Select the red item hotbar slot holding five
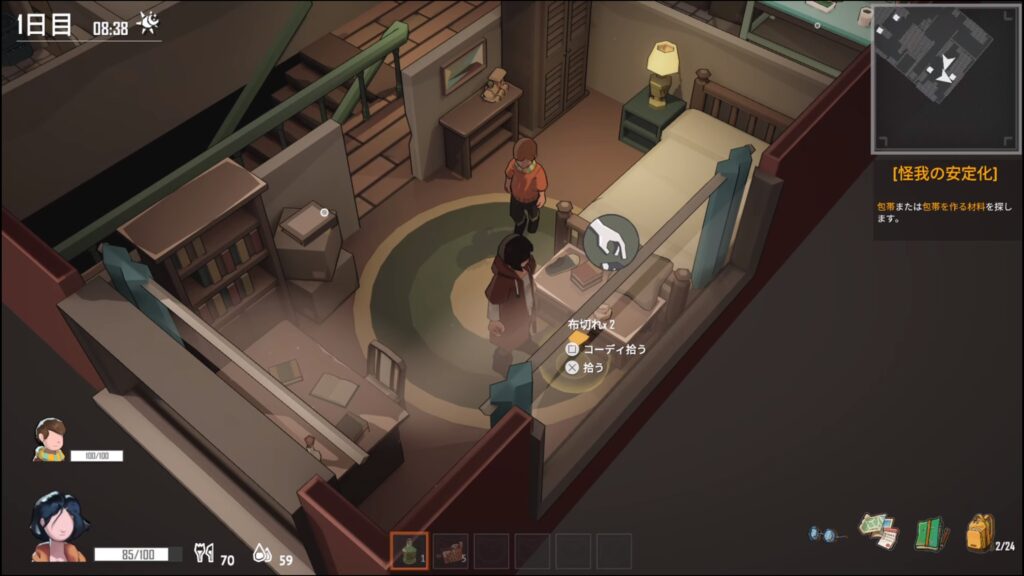The height and width of the screenshot is (576, 1024). point(450,551)
